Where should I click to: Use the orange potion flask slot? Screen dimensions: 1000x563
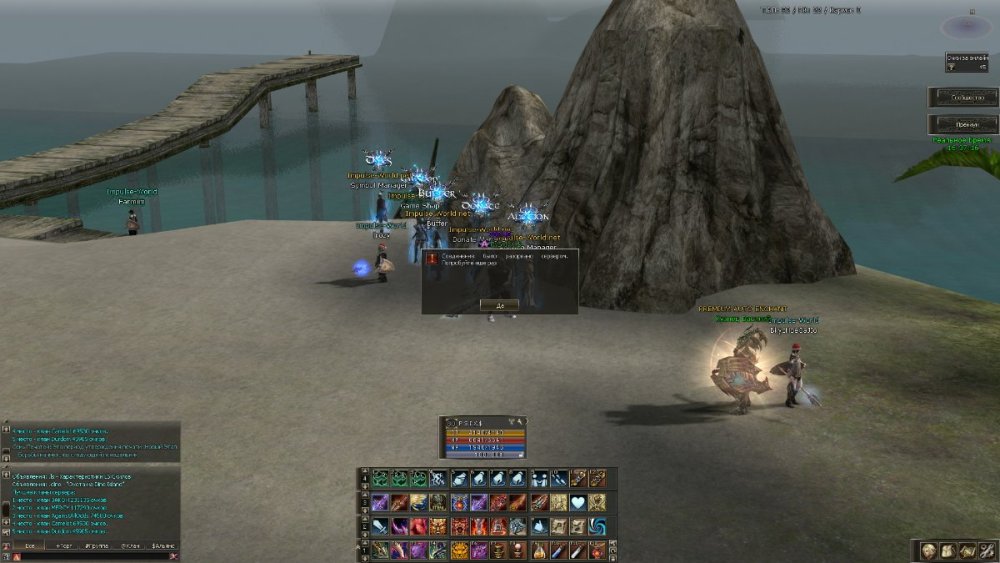click(x=538, y=550)
